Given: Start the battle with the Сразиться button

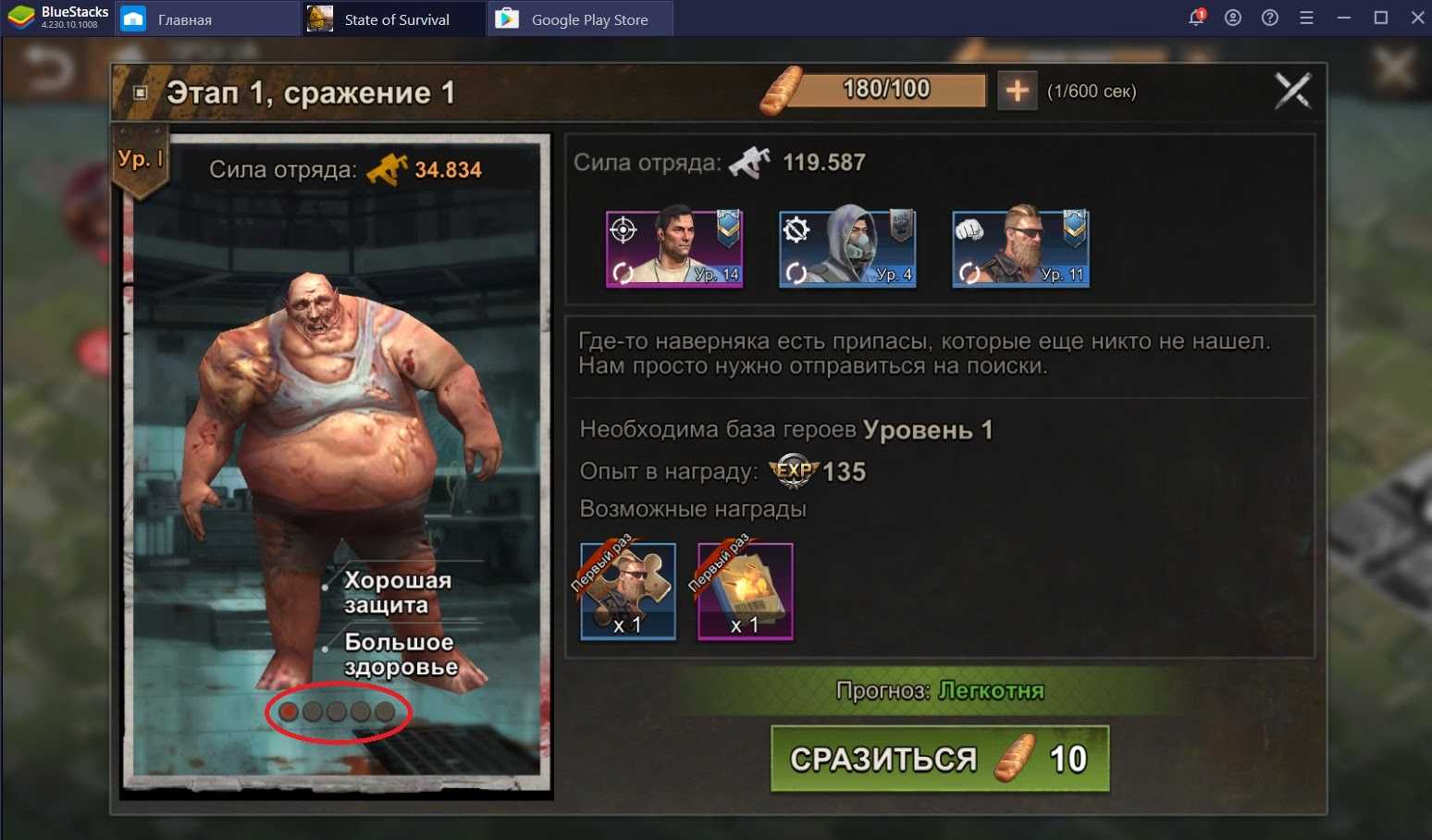Looking at the screenshot, I should [939, 759].
